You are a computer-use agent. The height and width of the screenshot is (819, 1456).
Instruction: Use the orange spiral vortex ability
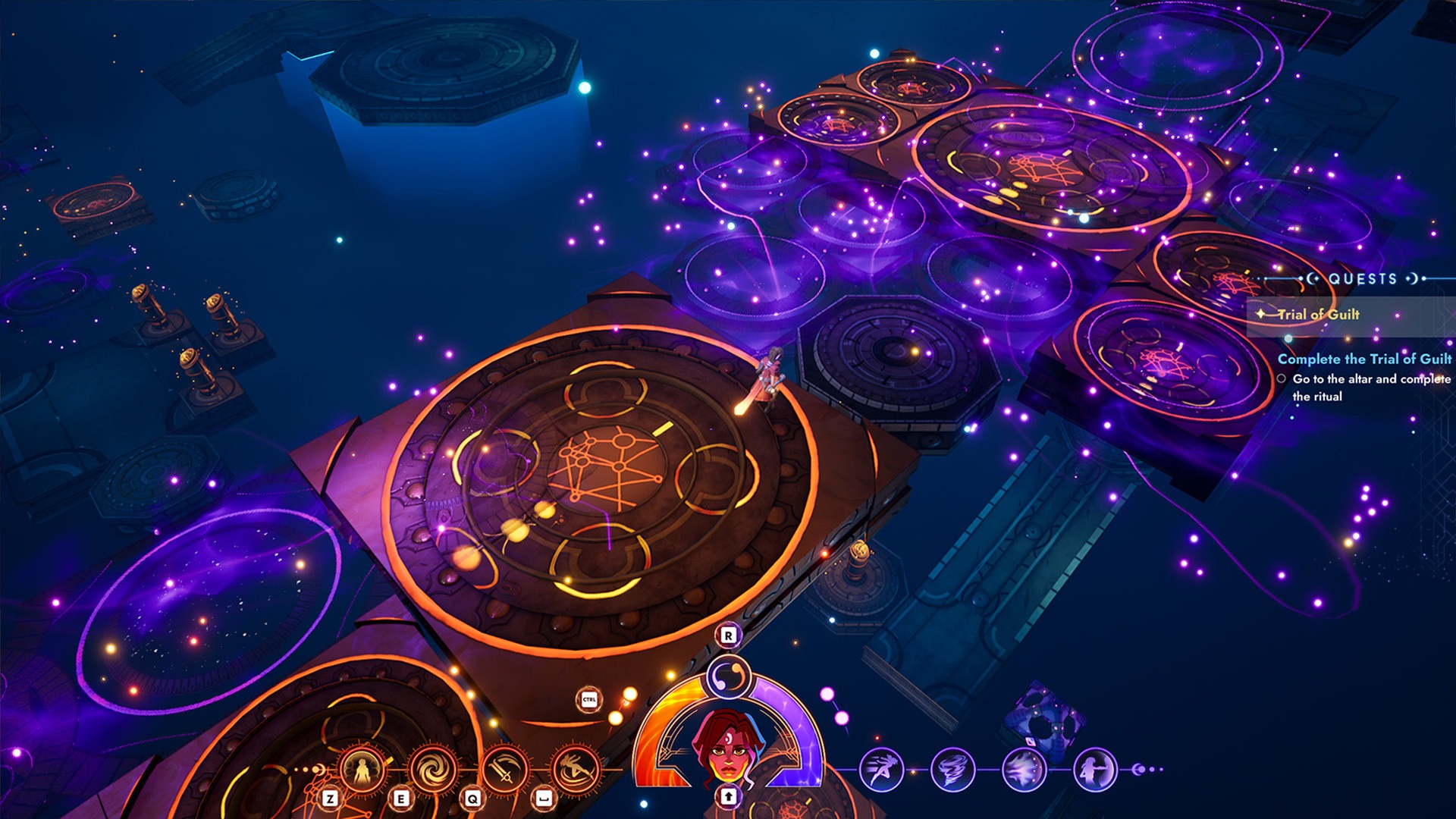(x=434, y=770)
